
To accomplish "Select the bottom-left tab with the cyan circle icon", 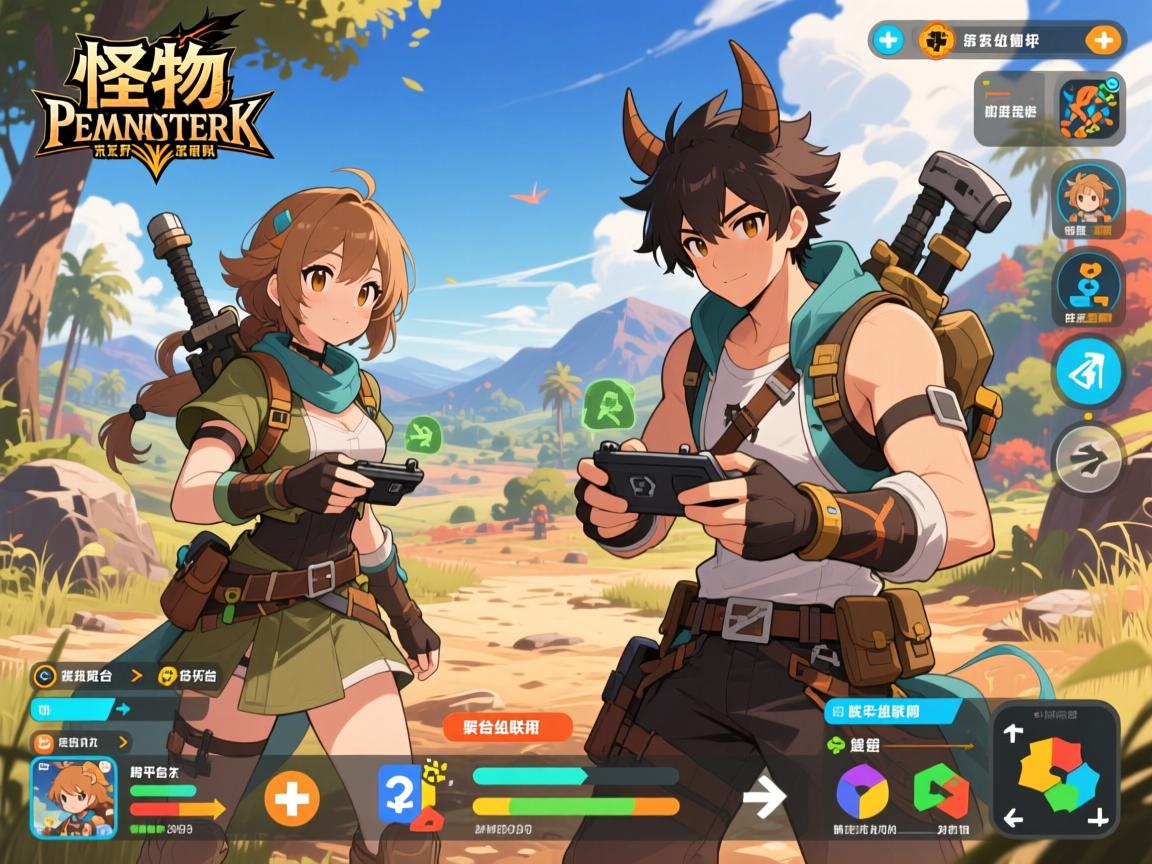I will click(x=85, y=676).
